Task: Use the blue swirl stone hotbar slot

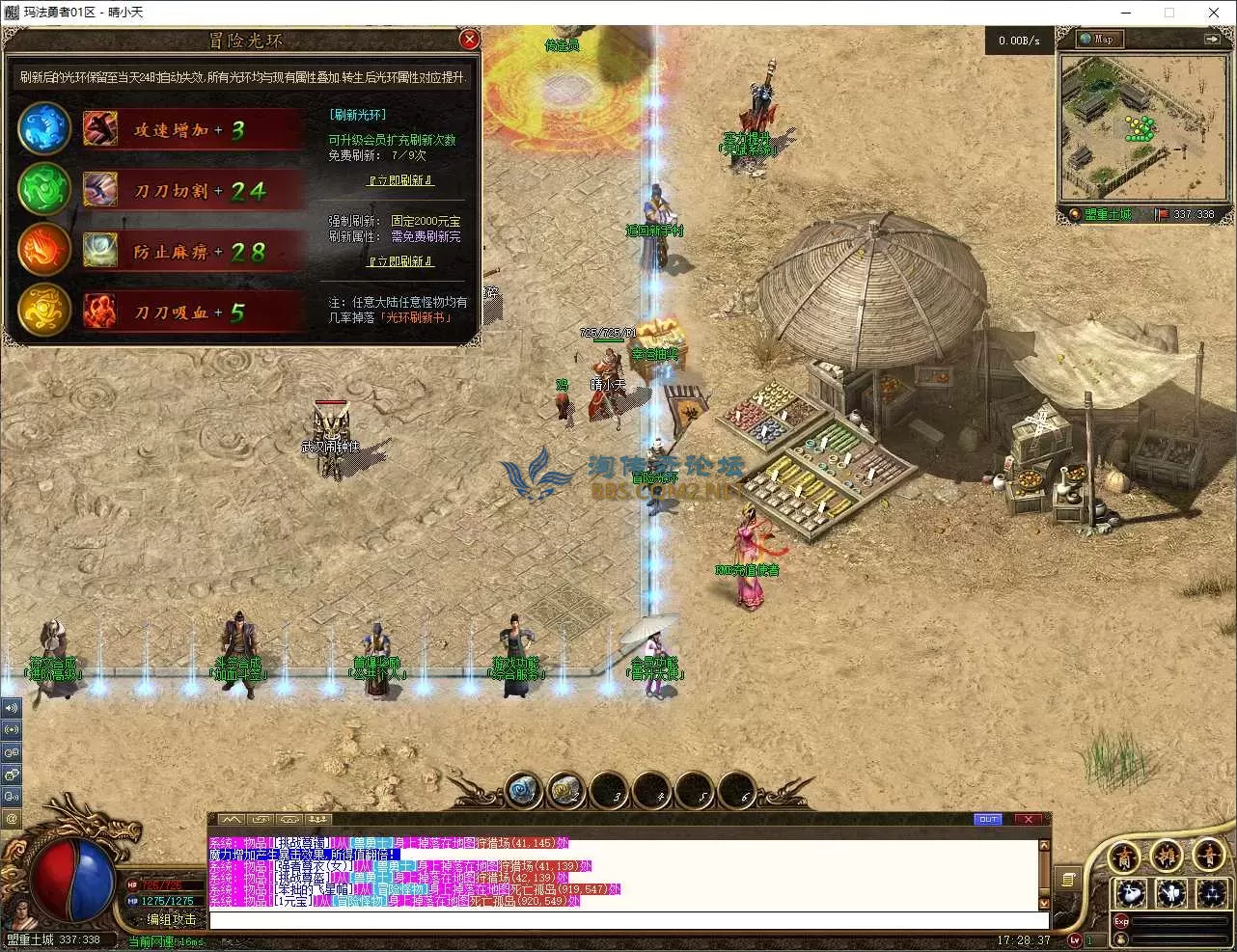Action: (x=522, y=792)
